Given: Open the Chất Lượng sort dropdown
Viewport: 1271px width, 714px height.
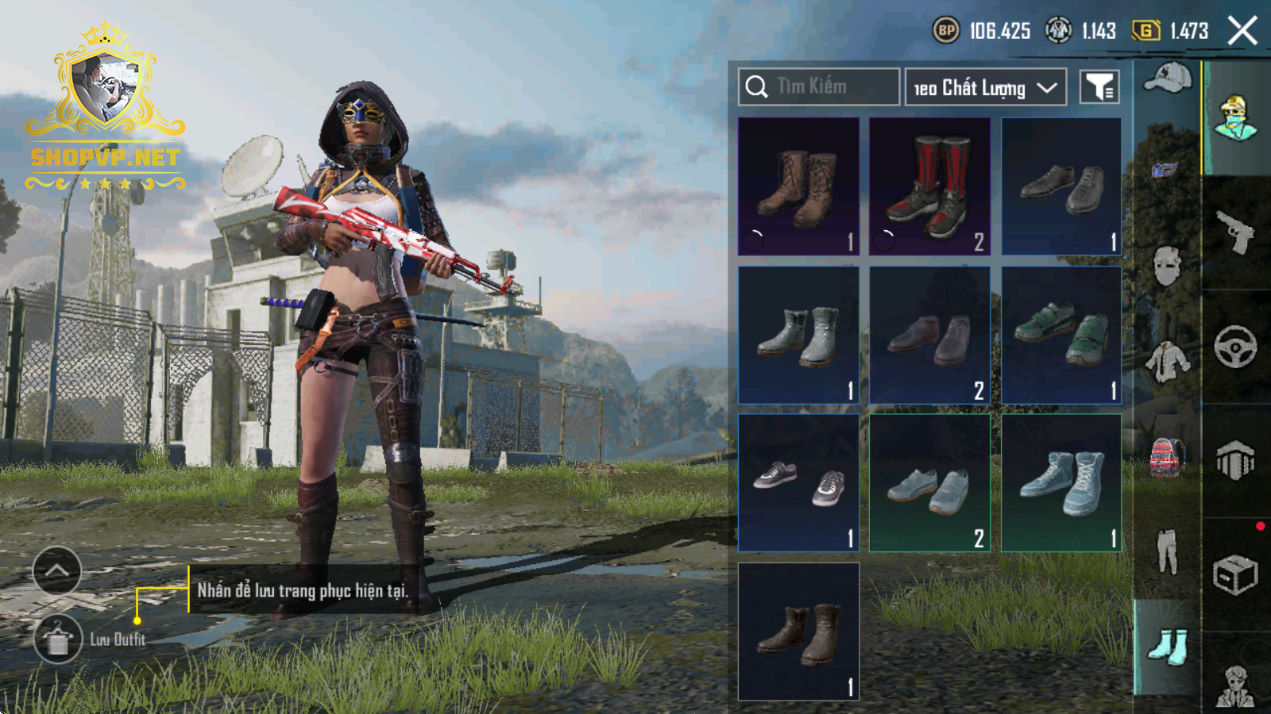Looking at the screenshot, I should tap(985, 88).
